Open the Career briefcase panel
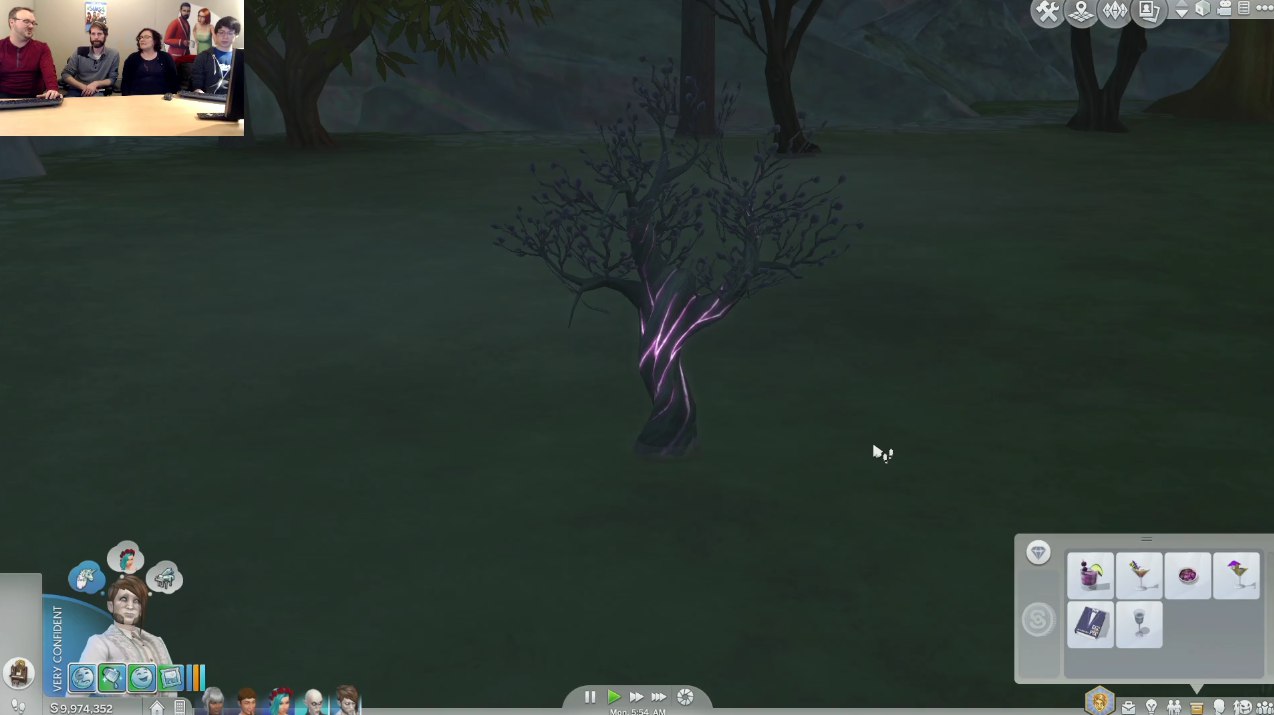 tap(1128, 707)
